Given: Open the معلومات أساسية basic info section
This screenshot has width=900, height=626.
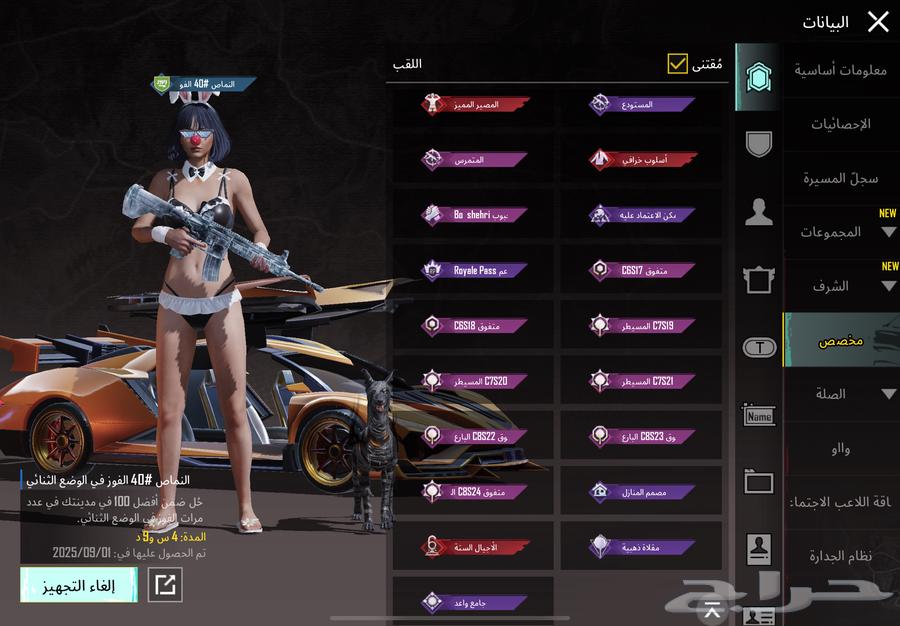Looking at the screenshot, I should 840,70.
